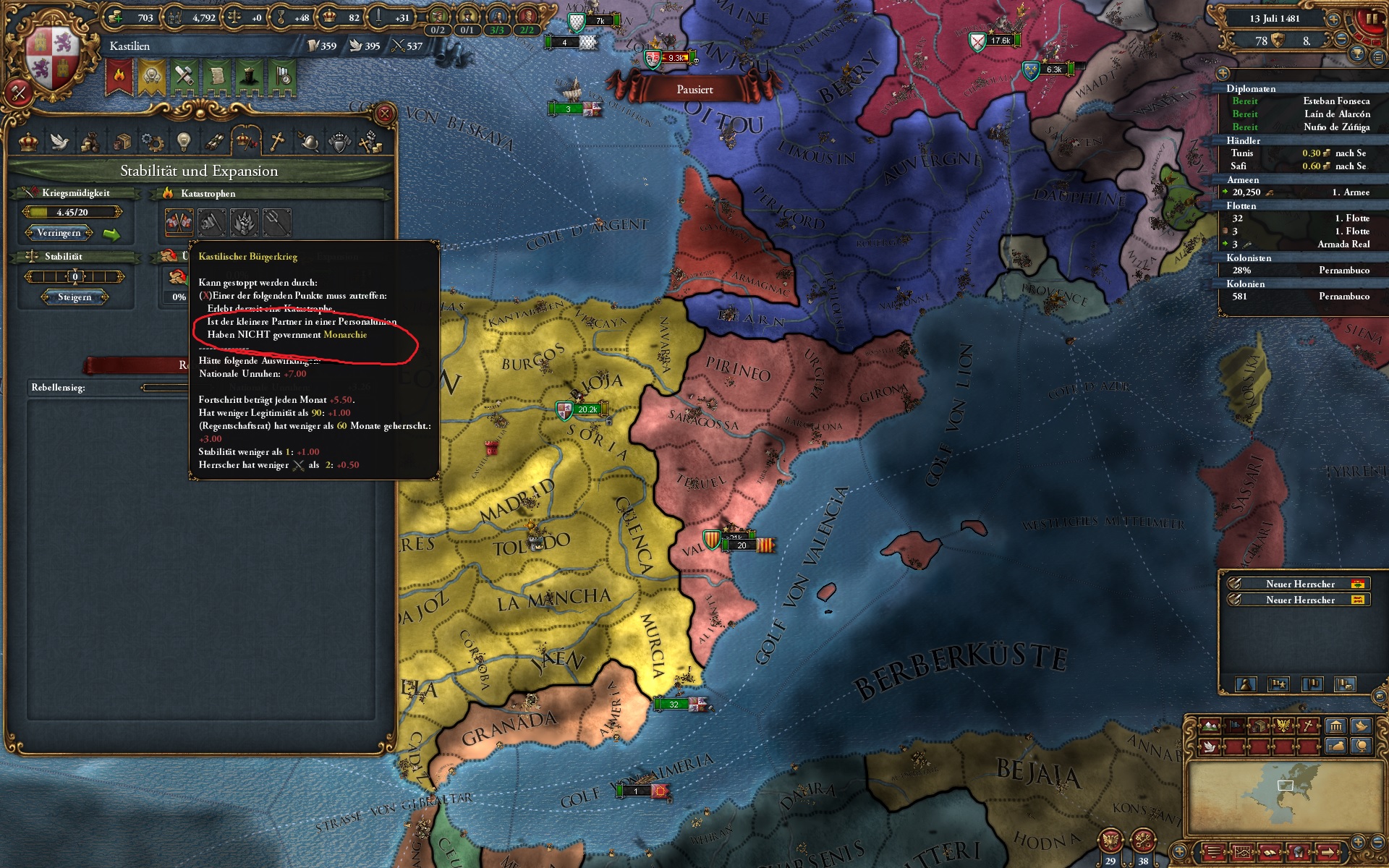Open the Military tab (helmet icon)
The image size is (1389, 868).
310,142
